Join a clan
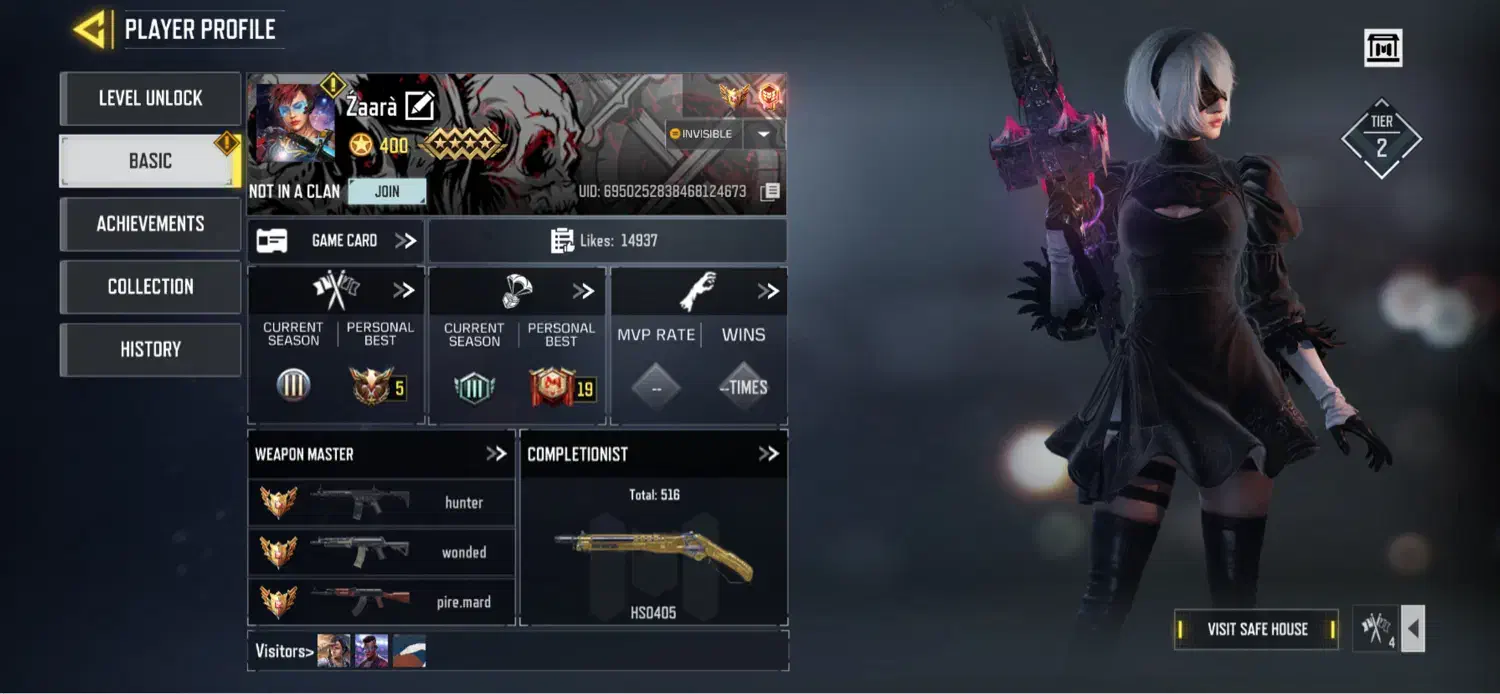Image resolution: width=1500 pixels, height=694 pixels. pyautogui.click(x=387, y=191)
